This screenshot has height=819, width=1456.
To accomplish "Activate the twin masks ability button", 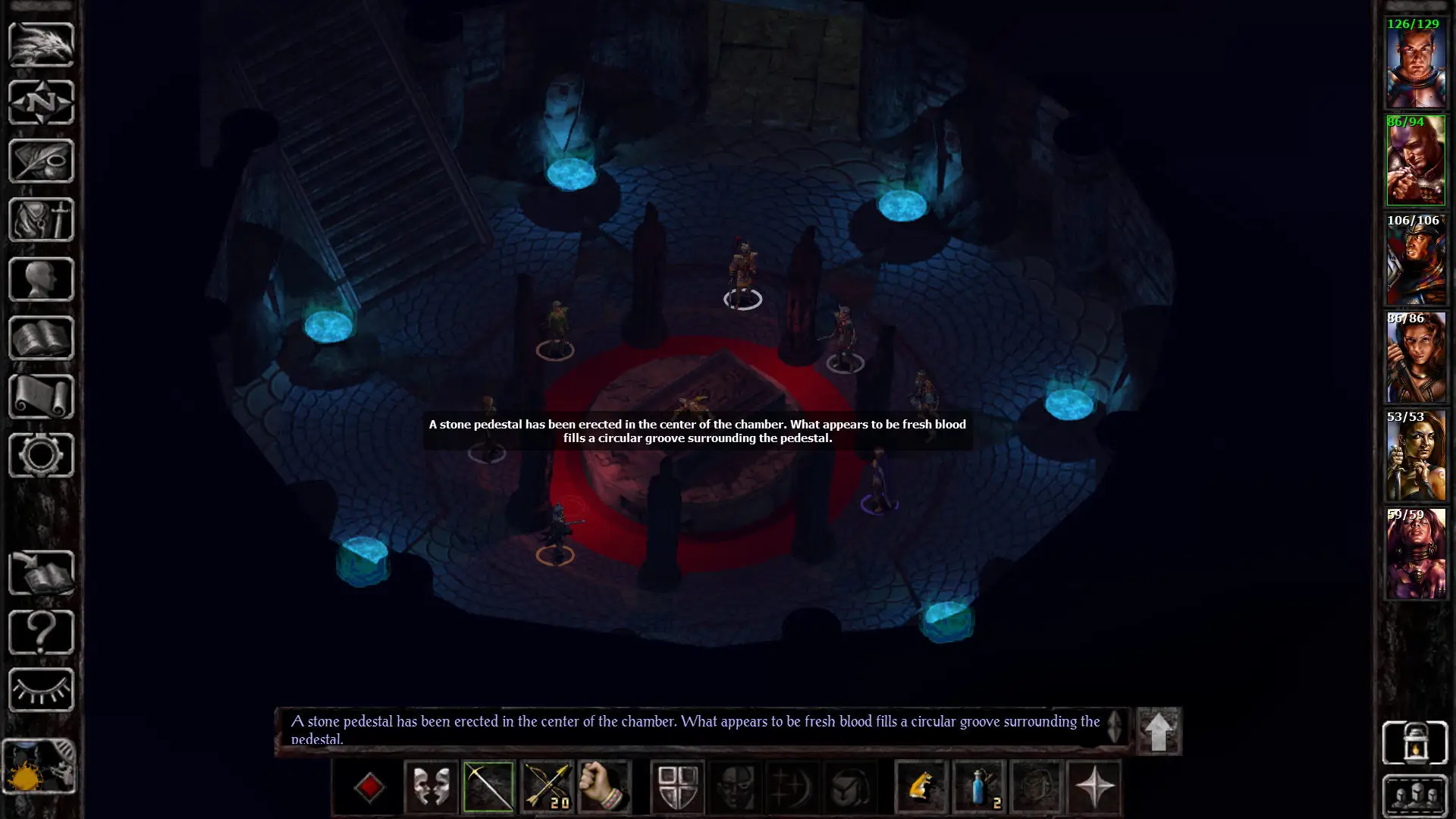I will point(431,786).
